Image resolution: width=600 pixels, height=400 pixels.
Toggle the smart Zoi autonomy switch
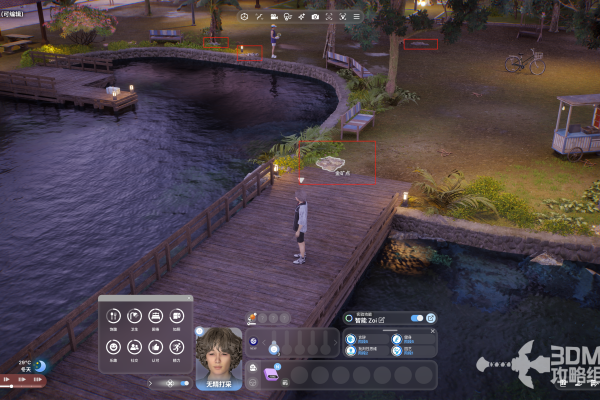pyautogui.click(x=416, y=318)
